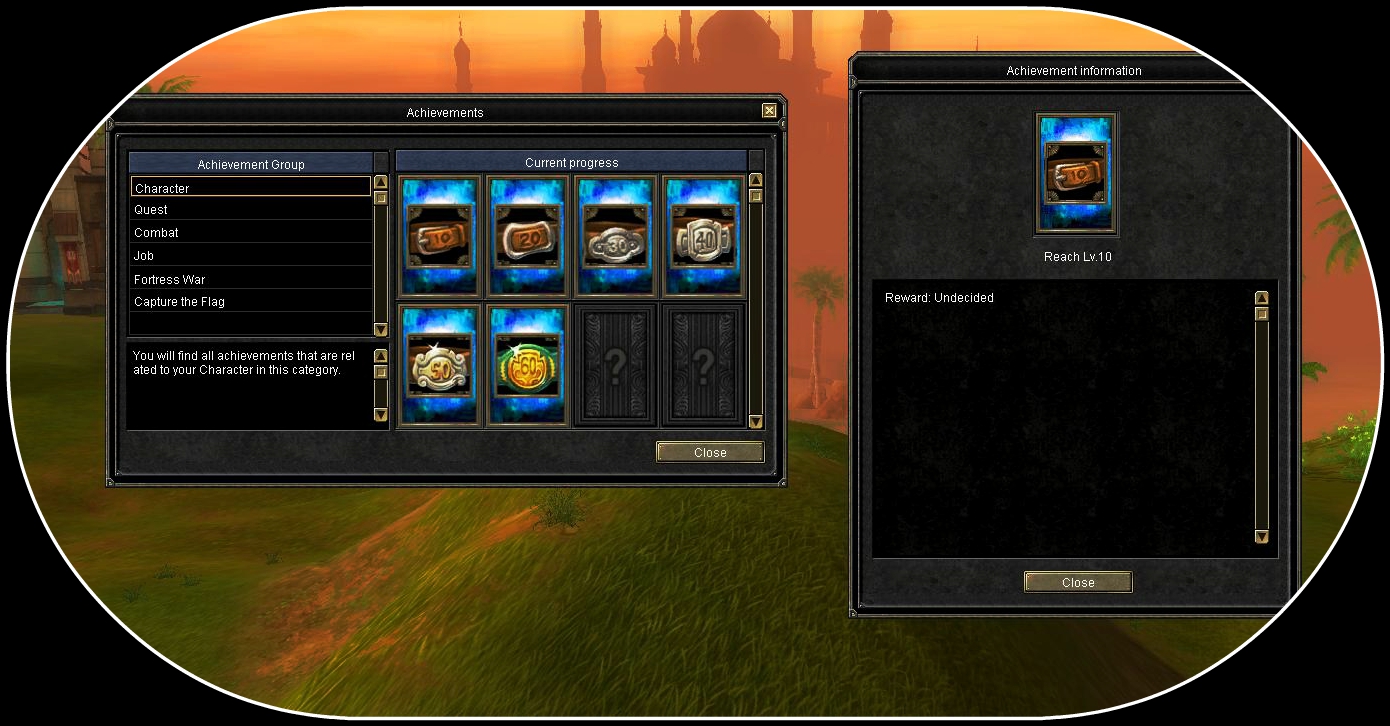The width and height of the screenshot is (1390, 726).
Task: Show the Fortress War achievements
Action: (250, 279)
